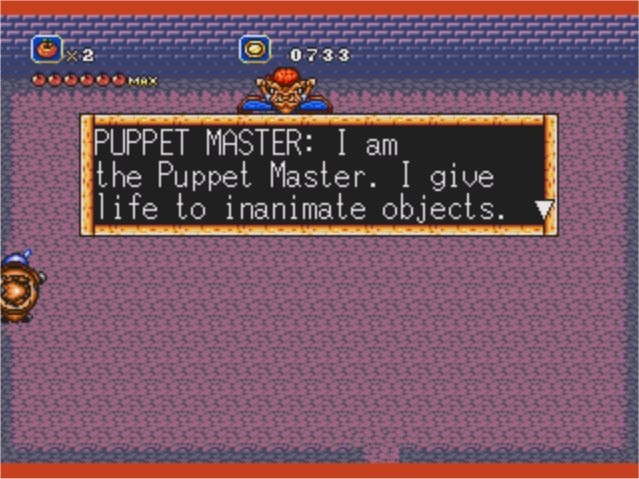Click the gold coin counter icon

[x=255, y=49]
